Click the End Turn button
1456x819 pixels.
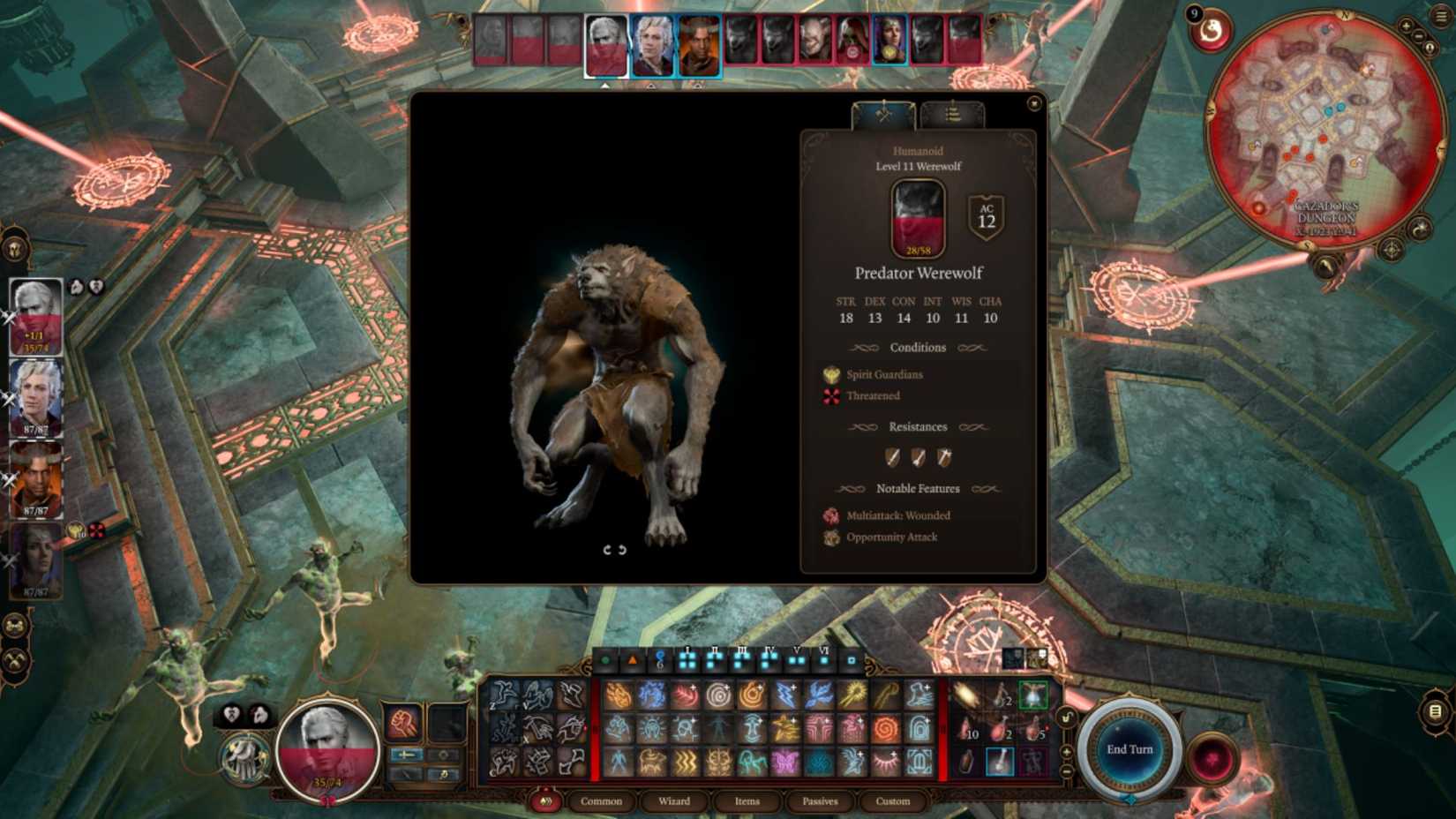1130,748
